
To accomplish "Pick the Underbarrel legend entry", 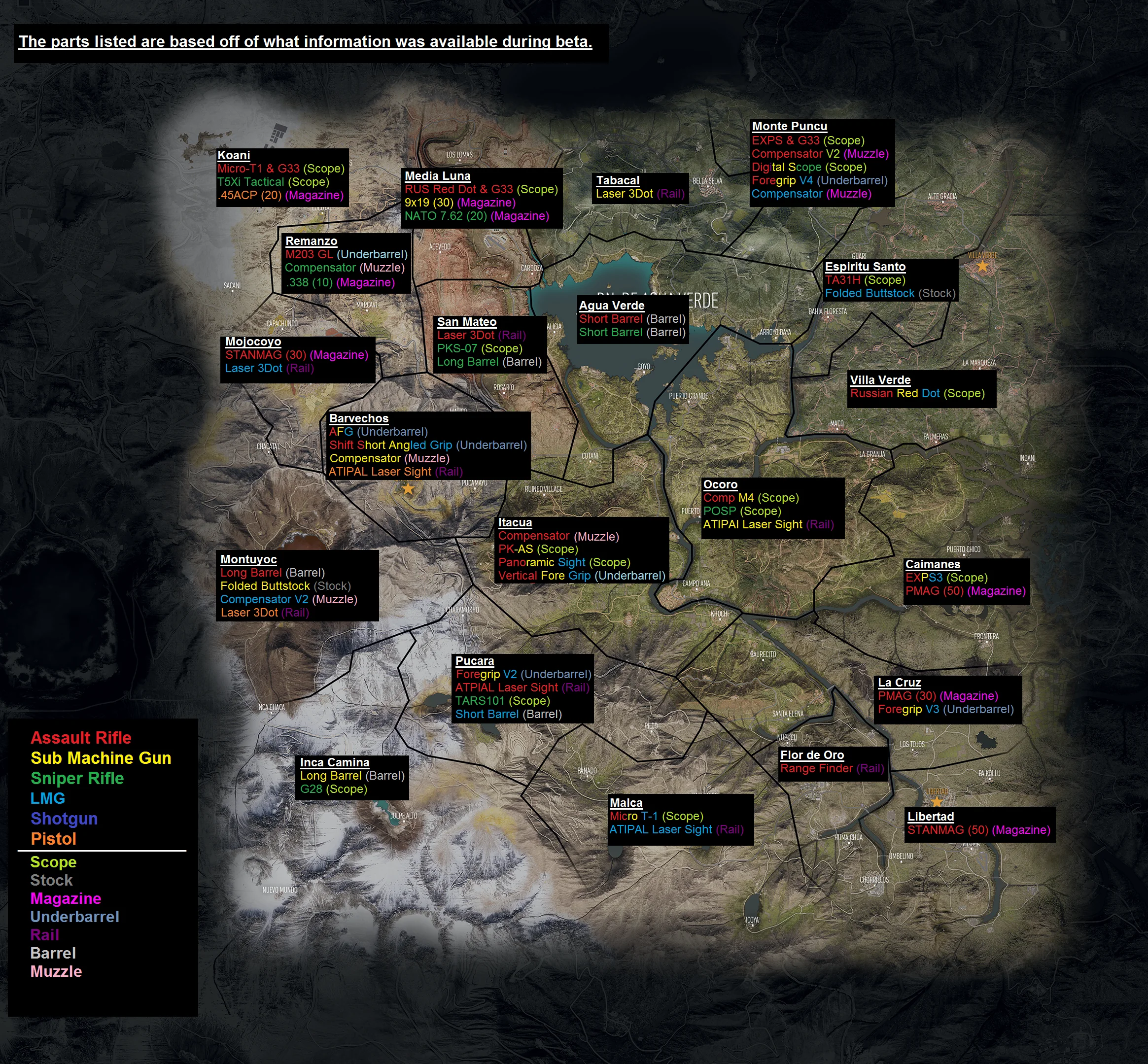I will (x=74, y=917).
